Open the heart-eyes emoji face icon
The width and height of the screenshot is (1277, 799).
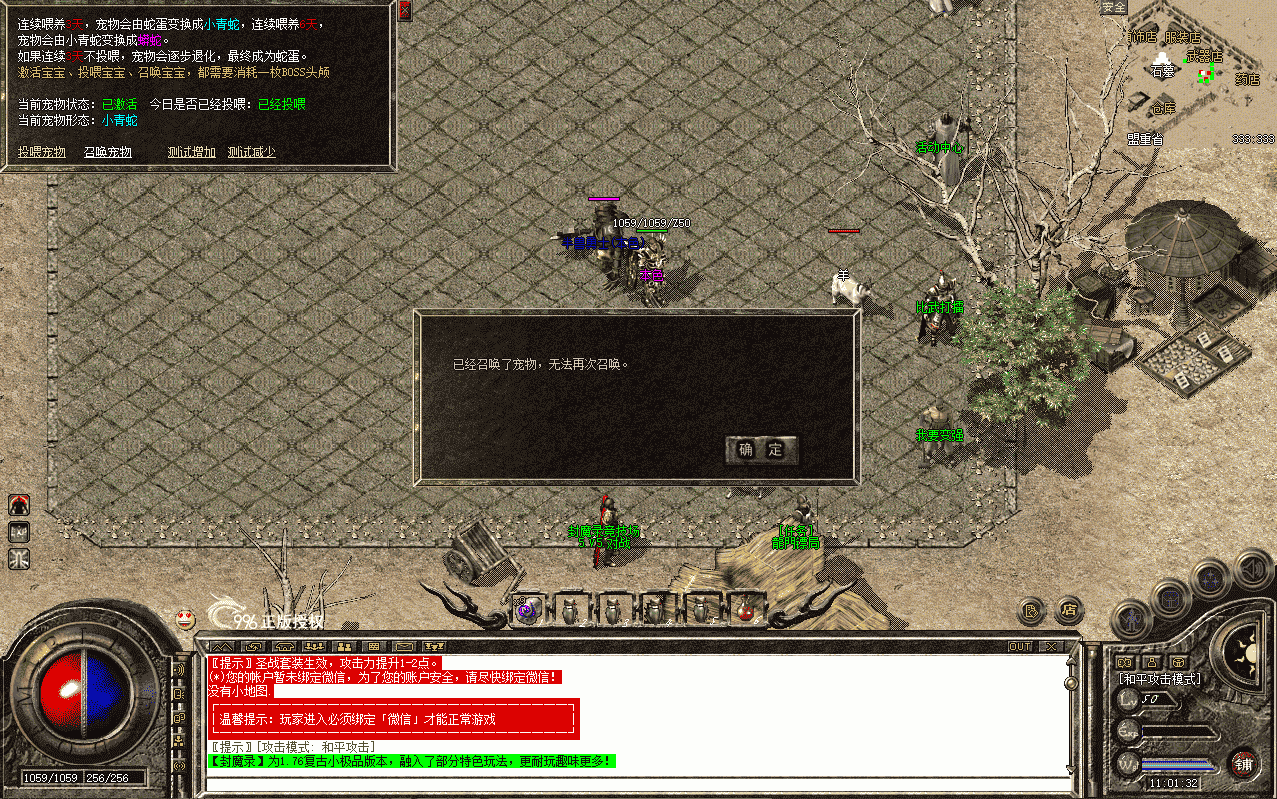coord(185,619)
